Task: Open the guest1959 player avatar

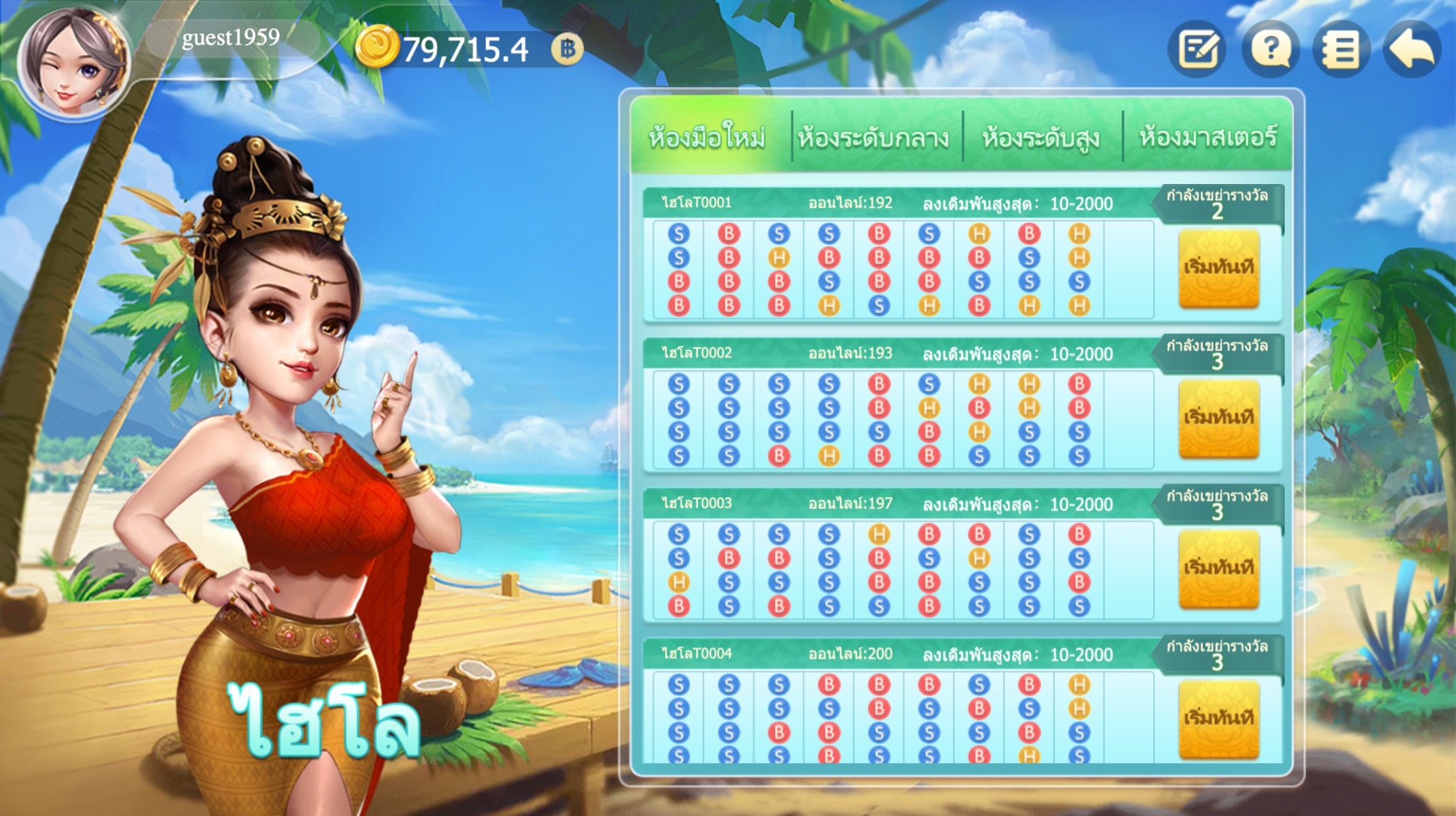Action: 73,62
